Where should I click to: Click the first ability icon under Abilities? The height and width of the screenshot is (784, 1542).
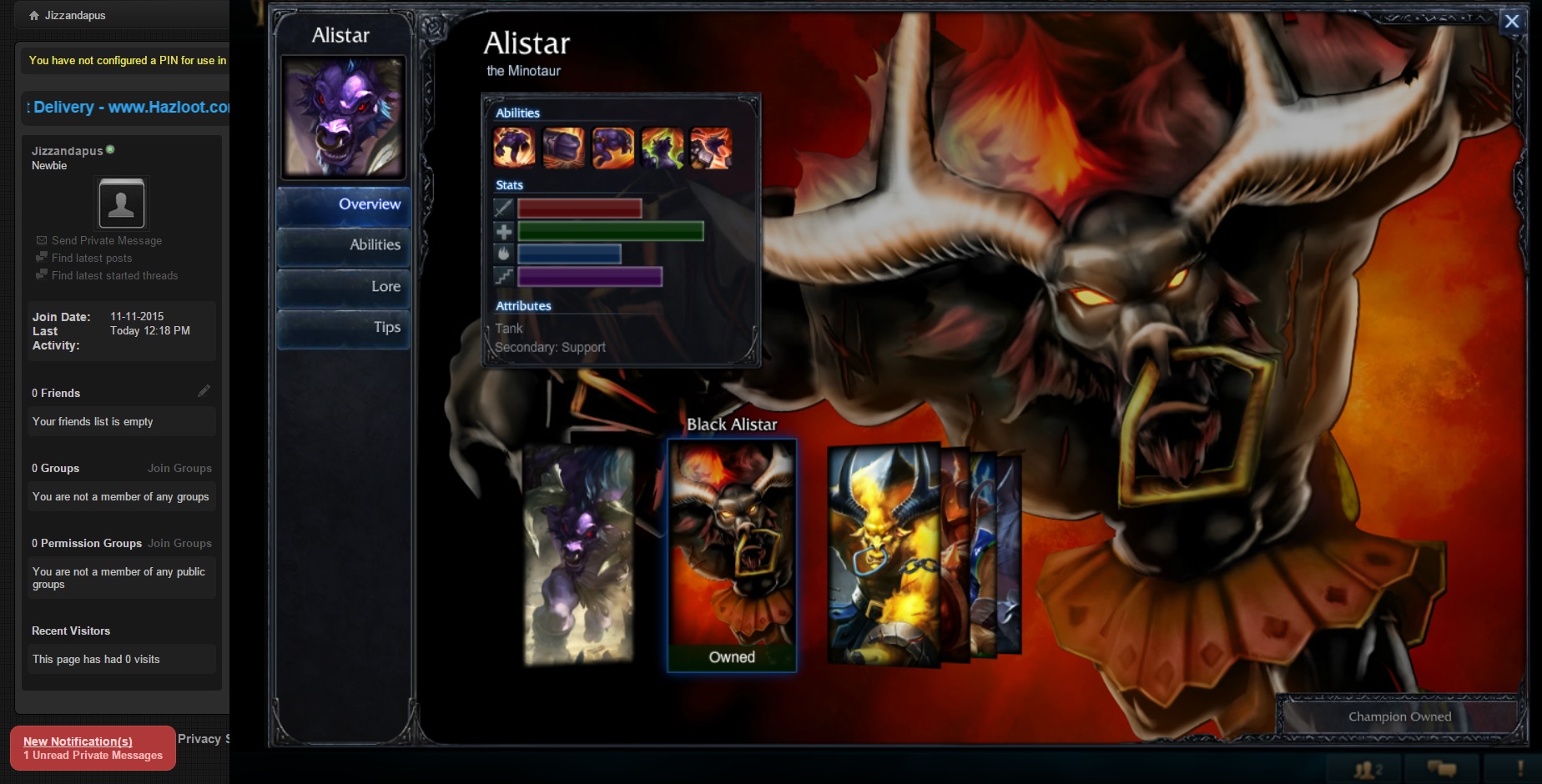pos(514,148)
